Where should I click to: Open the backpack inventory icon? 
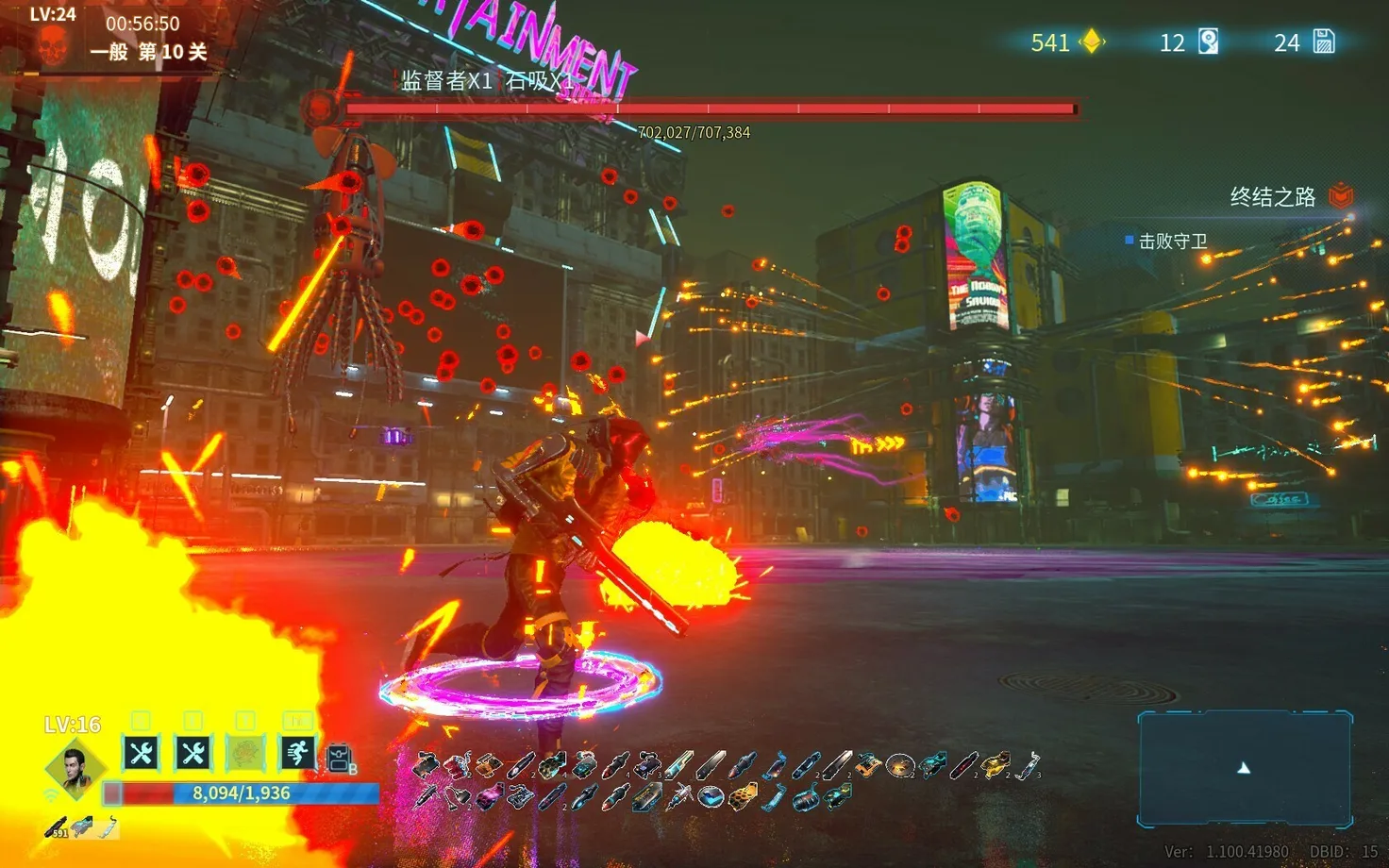340,758
